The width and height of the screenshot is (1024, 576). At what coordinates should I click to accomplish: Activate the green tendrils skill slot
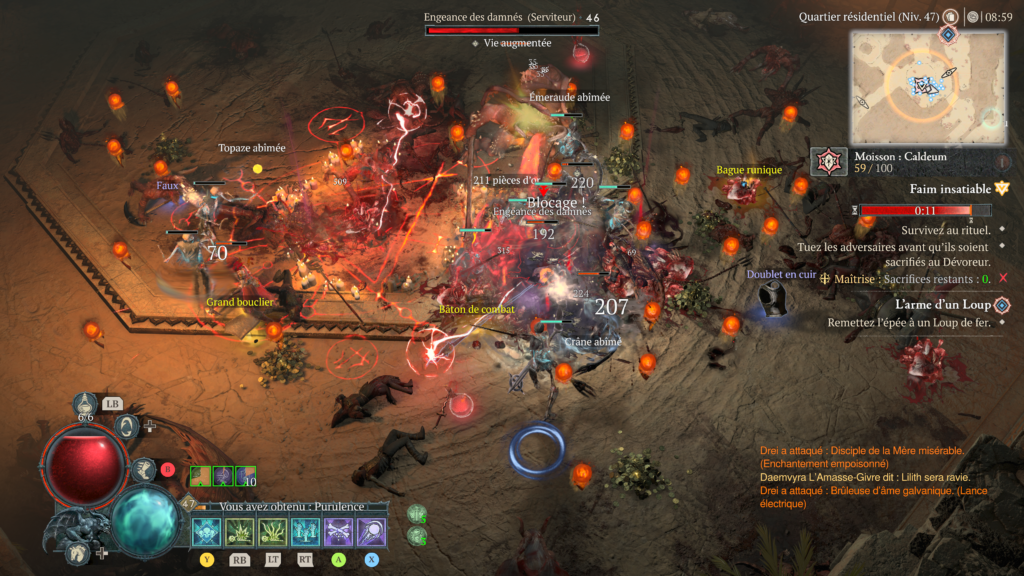272,531
